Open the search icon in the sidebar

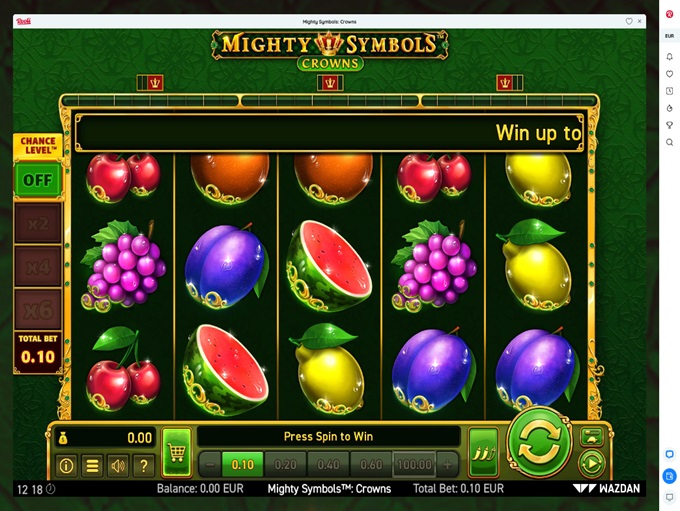pyautogui.click(x=669, y=142)
